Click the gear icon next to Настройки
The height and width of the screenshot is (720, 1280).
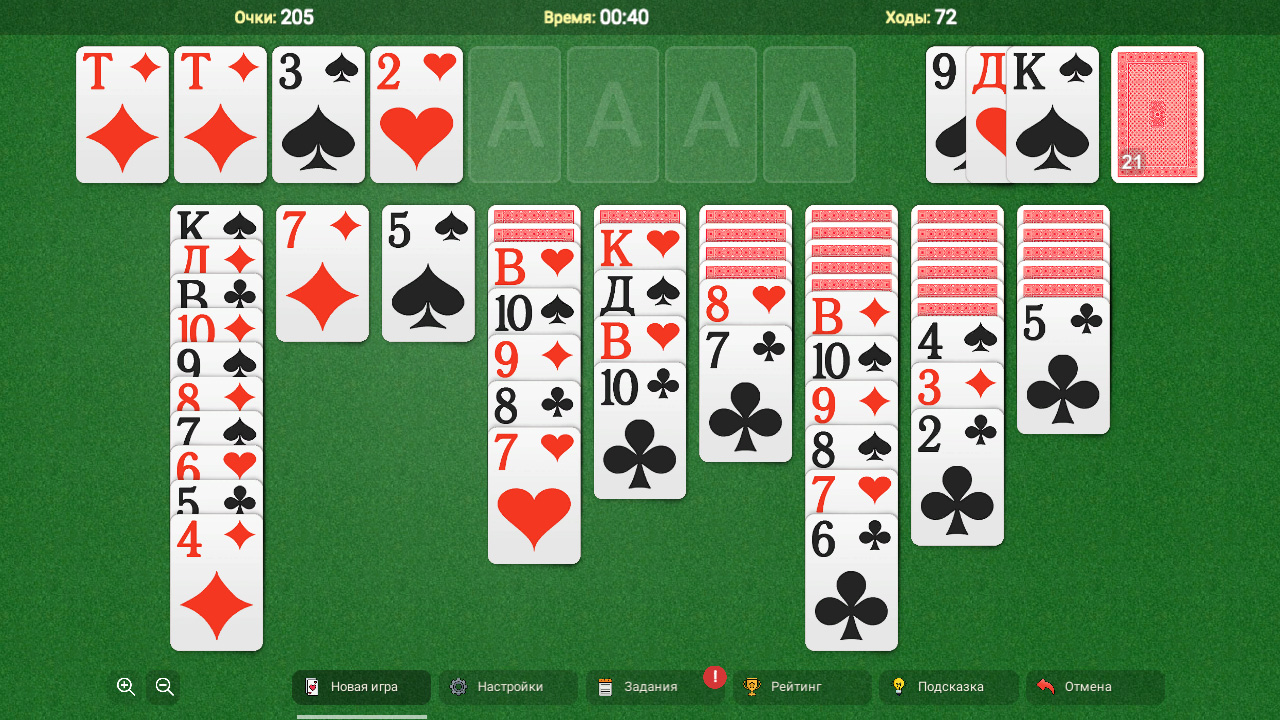click(457, 687)
